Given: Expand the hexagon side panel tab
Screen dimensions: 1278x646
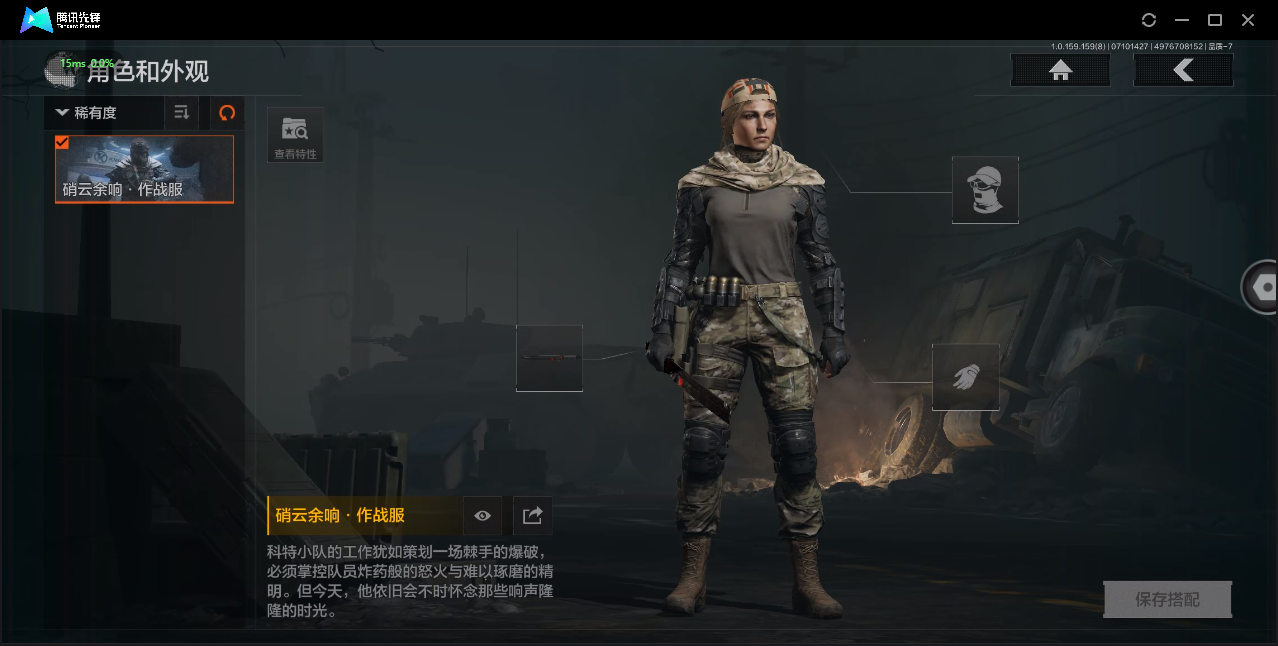Looking at the screenshot, I should tap(1263, 288).
